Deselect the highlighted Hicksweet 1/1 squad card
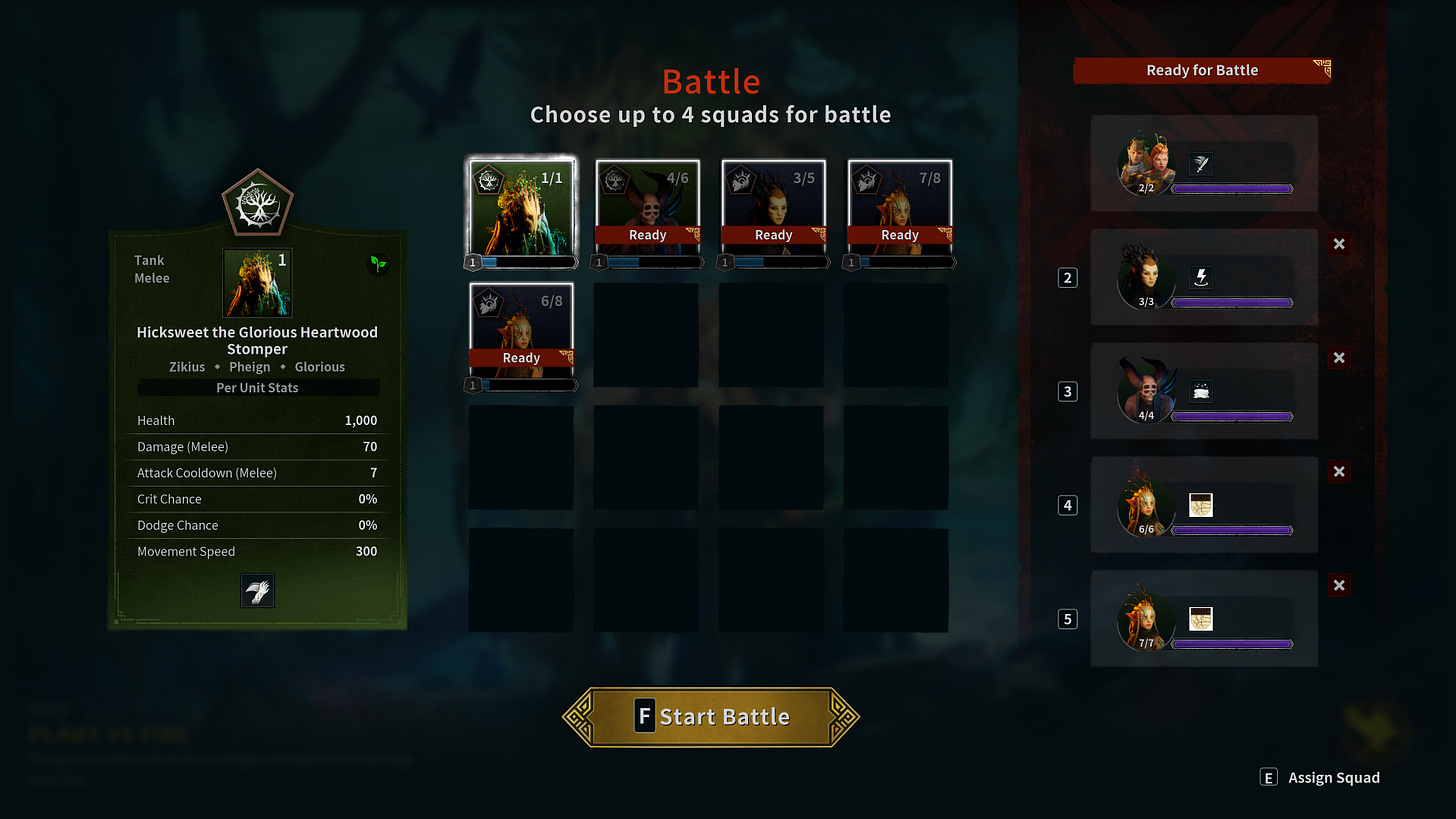This screenshot has width=1456, height=819. 521,210
